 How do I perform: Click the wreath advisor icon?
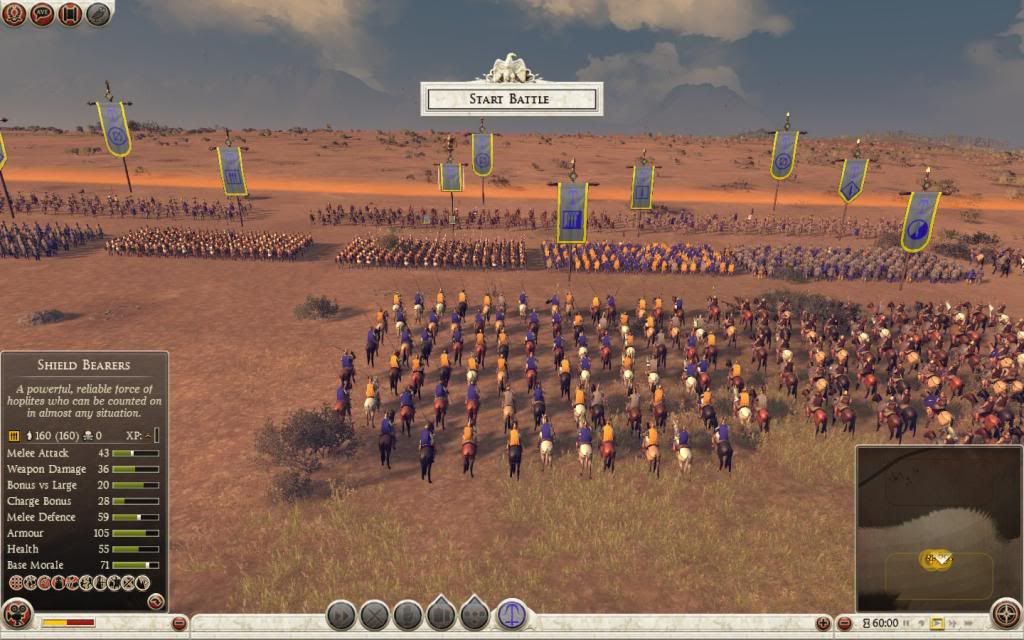(14, 14)
